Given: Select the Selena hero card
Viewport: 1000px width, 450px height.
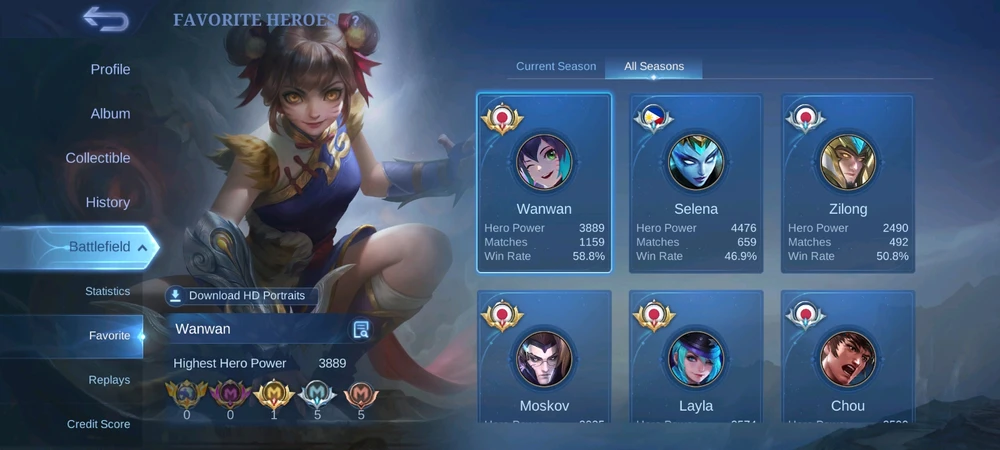Looking at the screenshot, I should (696, 183).
